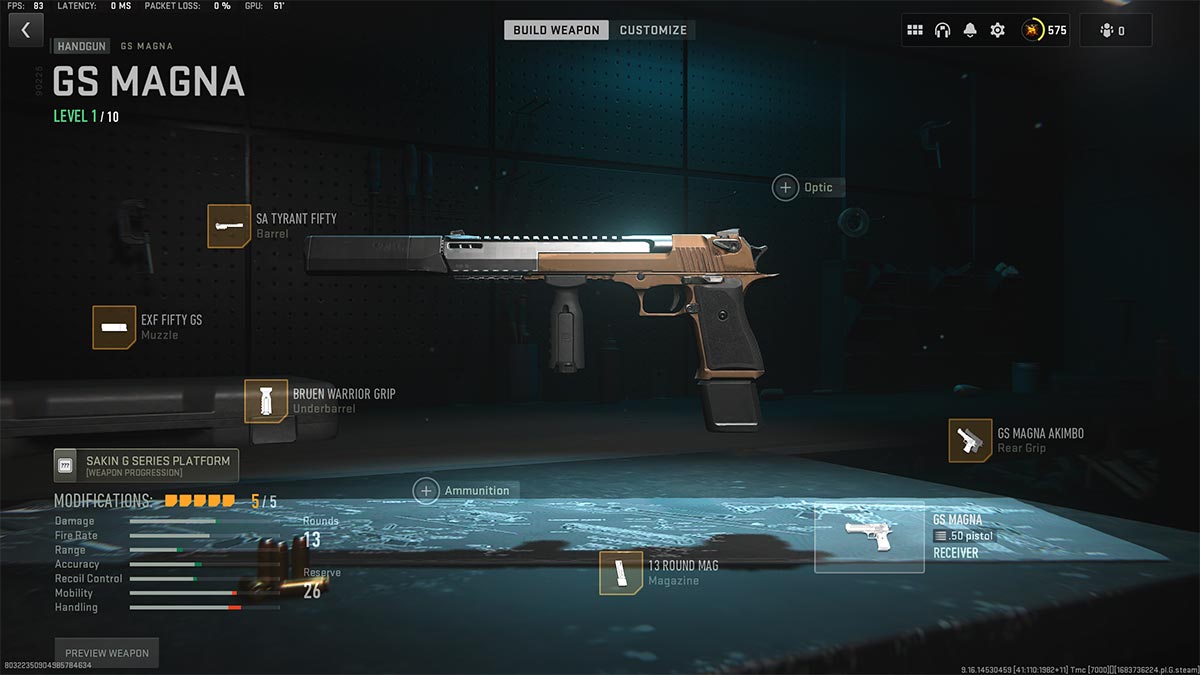The width and height of the screenshot is (1200, 675).
Task: Click the 575 currency balance badge
Action: tap(1045, 30)
